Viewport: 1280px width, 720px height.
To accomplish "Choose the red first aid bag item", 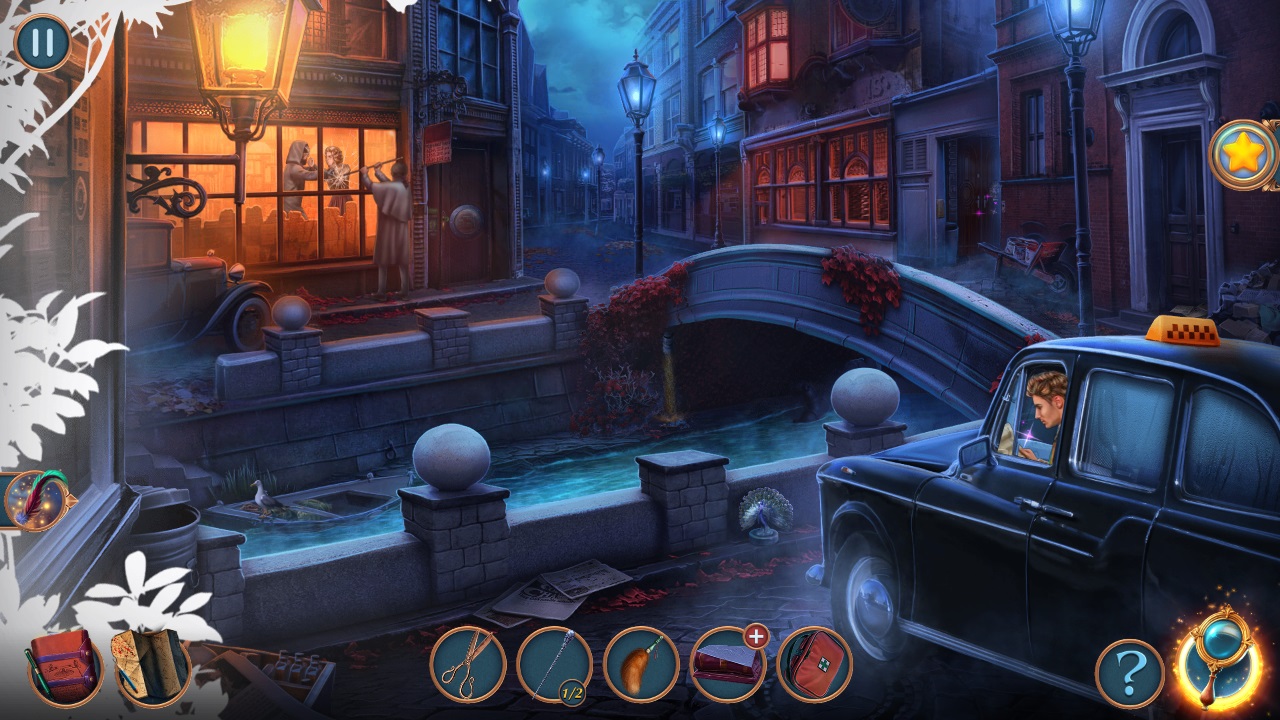I will pyautogui.click(x=814, y=664).
